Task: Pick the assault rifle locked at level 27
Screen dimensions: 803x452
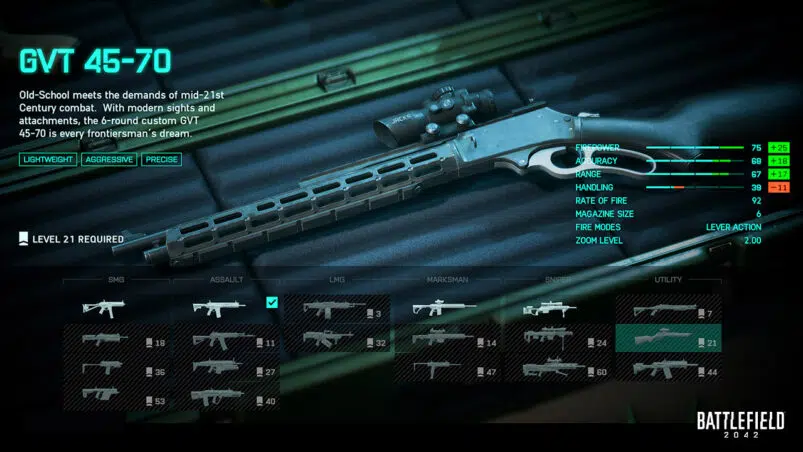Action: [x=228, y=370]
